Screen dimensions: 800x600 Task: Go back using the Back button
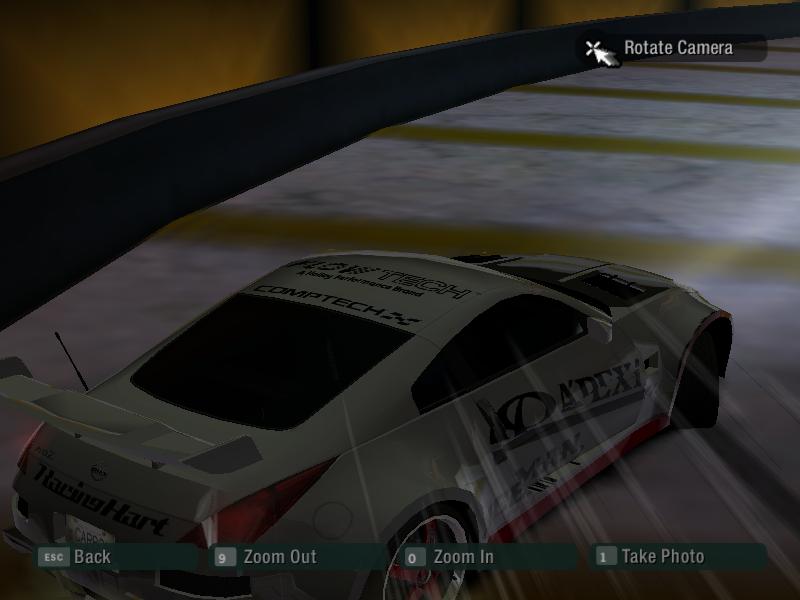[x=90, y=557]
